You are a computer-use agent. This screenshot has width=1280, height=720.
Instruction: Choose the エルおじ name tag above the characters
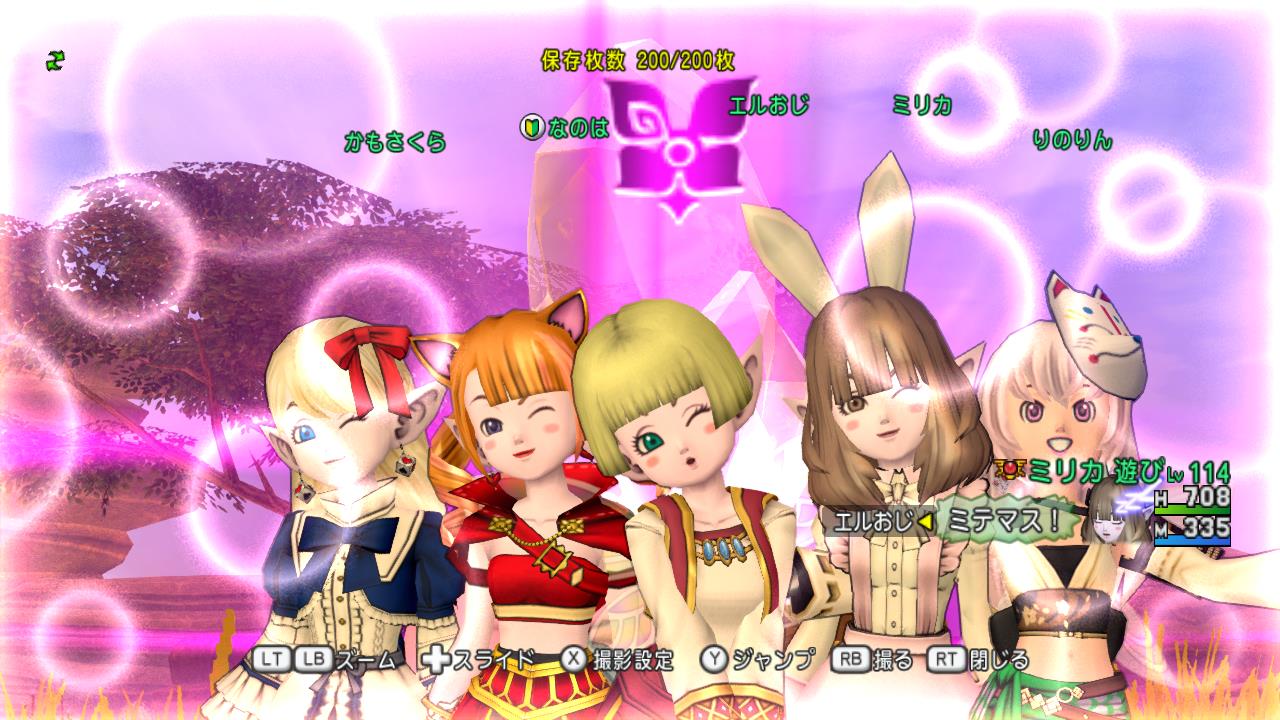(x=768, y=104)
